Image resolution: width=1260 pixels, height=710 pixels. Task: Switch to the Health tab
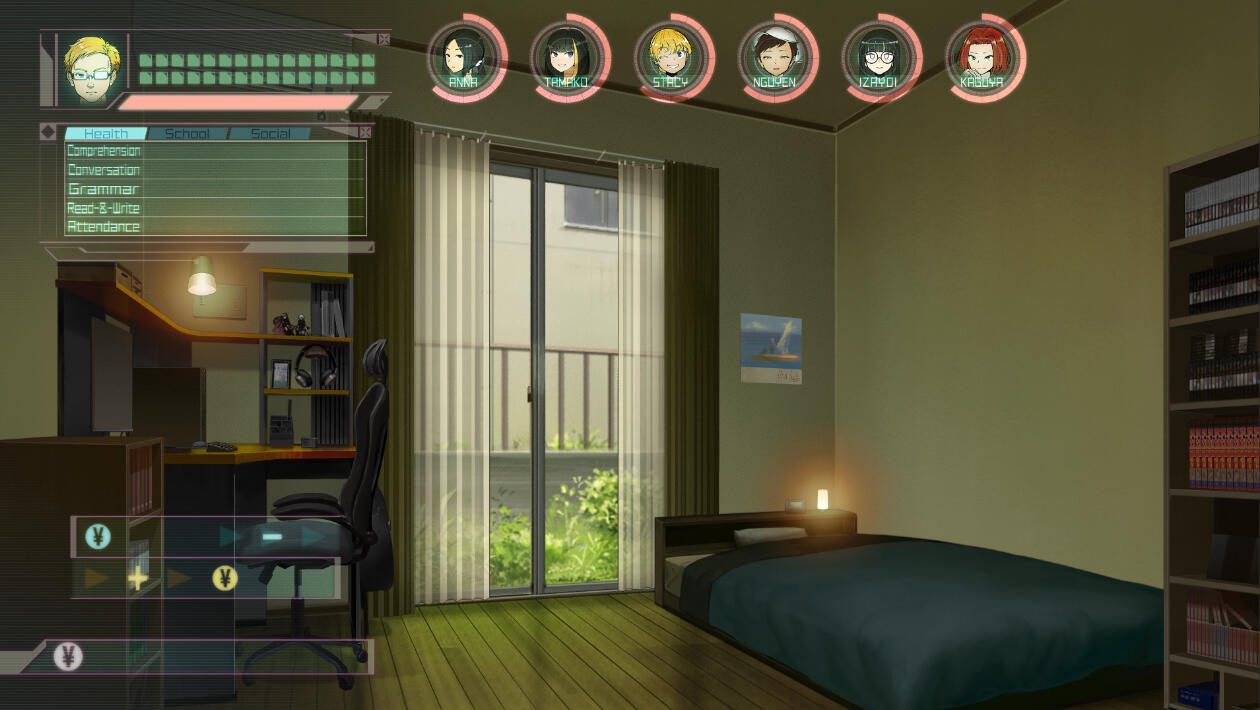click(106, 133)
